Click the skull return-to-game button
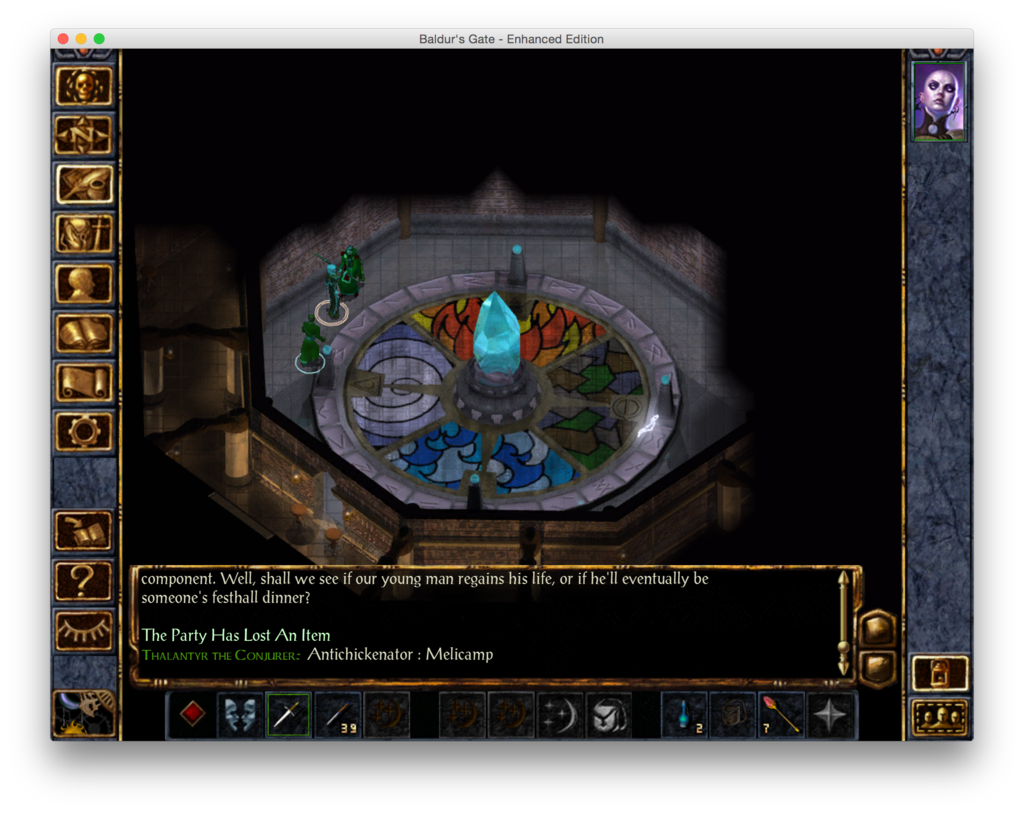This screenshot has width=1024, height=813. coord(84,87)
